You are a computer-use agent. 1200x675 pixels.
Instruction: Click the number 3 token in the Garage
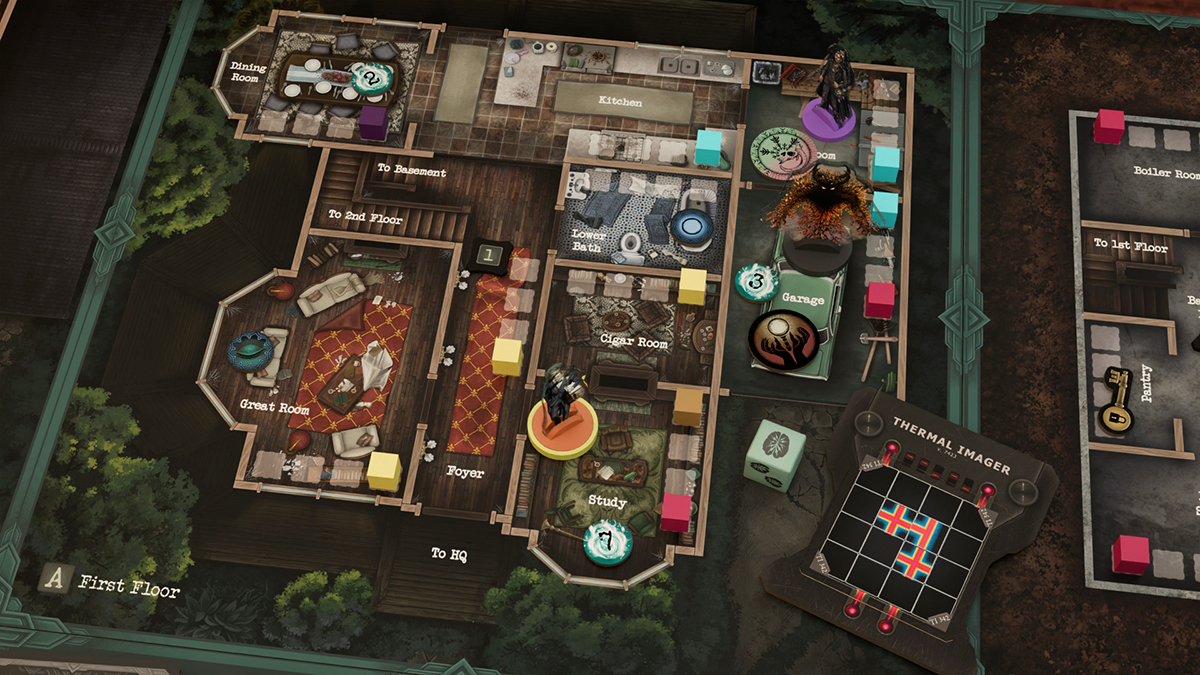click(x=757, y=282)
